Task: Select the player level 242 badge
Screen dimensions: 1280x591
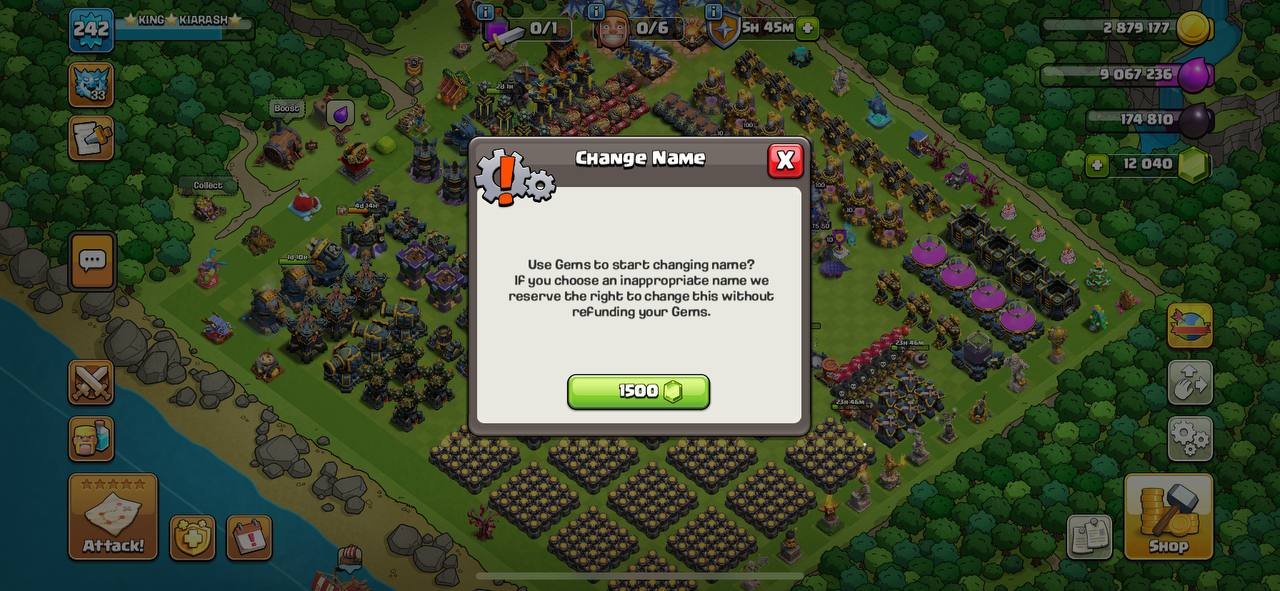Action: 90,29
